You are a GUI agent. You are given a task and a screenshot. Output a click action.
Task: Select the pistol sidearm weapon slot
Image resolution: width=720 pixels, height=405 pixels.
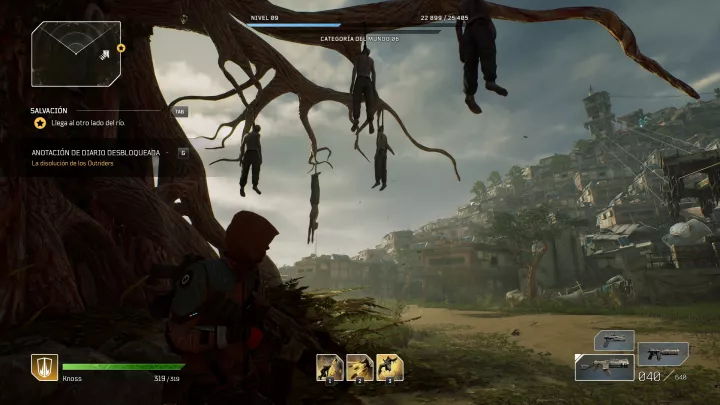(614, 340)
